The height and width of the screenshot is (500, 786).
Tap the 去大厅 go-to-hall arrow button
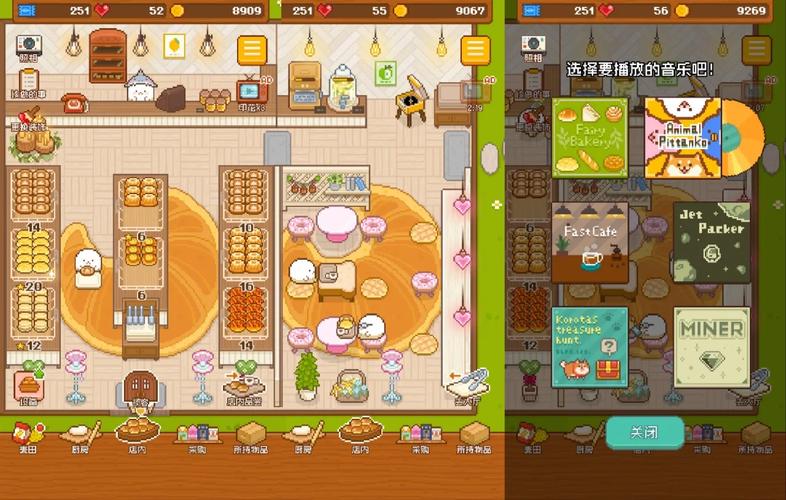click(x=467, y=385)
